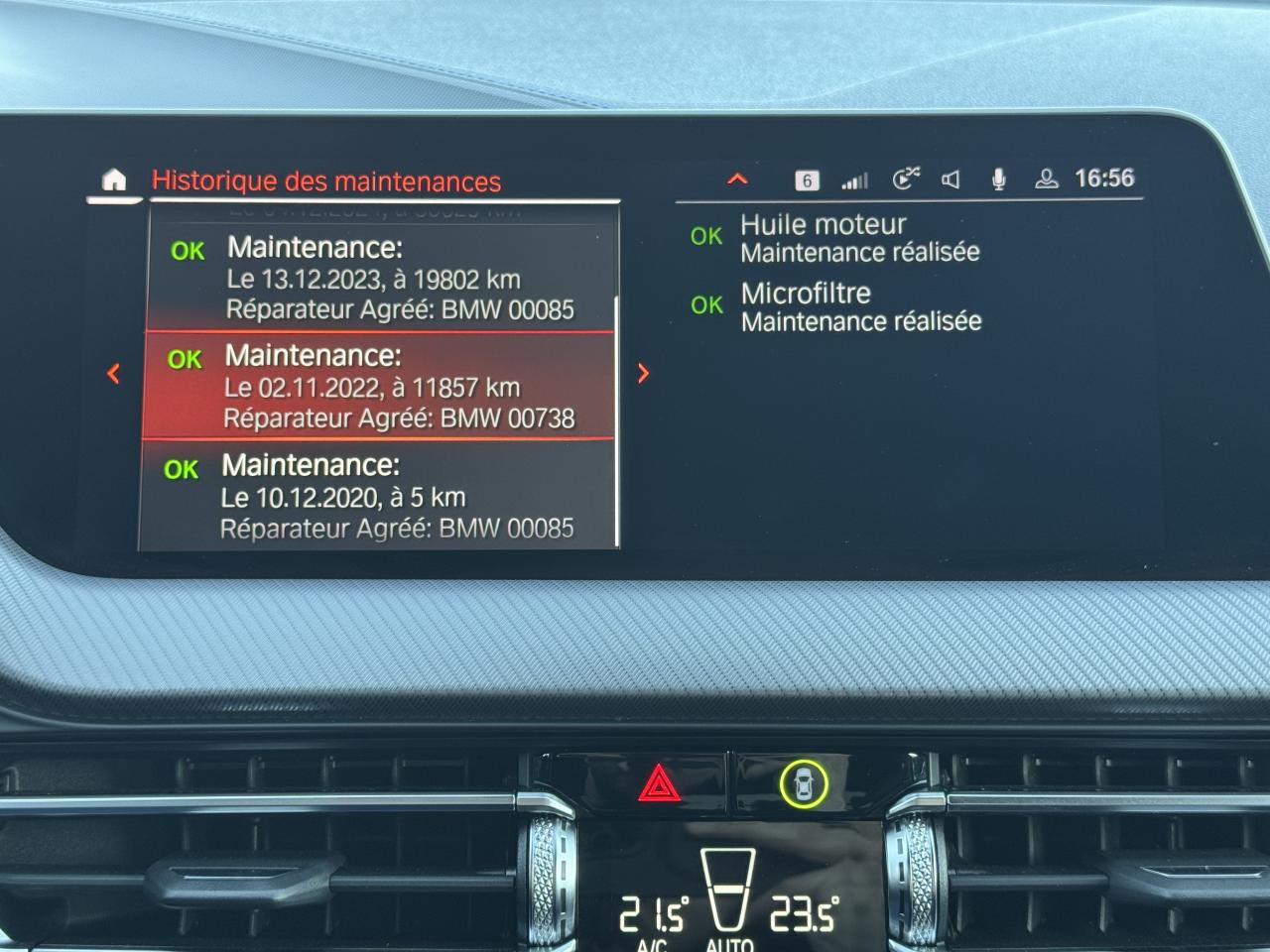
Task: Click the left red arrow
Action: [x=113, y=373]
